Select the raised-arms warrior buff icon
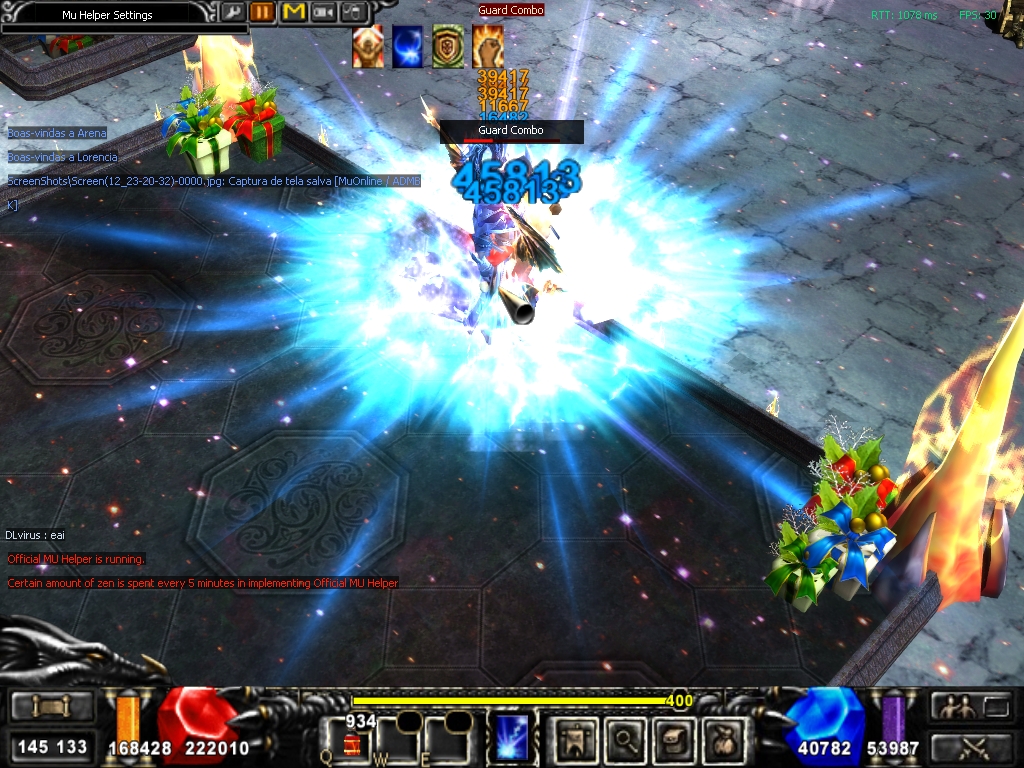The height and width of the screenshot is (768, 1024). pos(367,47)
